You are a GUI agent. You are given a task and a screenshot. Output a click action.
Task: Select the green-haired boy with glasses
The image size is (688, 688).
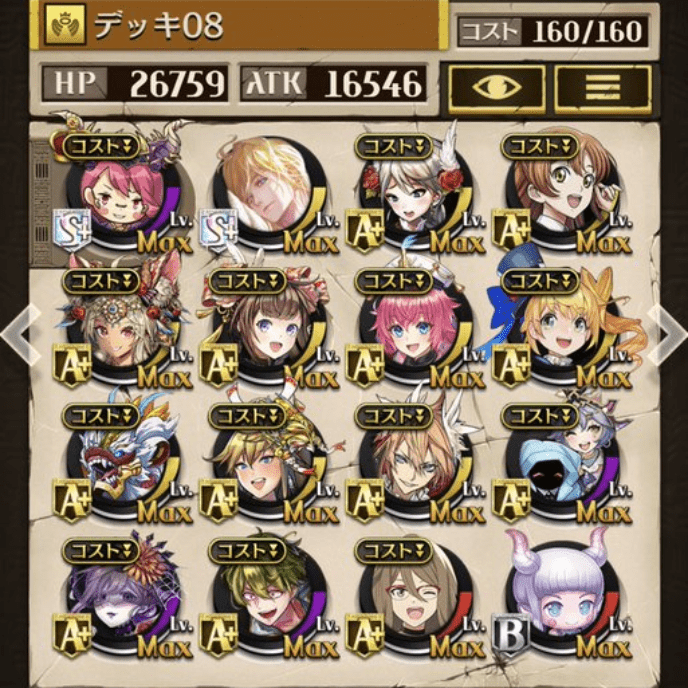pos(262,602)
